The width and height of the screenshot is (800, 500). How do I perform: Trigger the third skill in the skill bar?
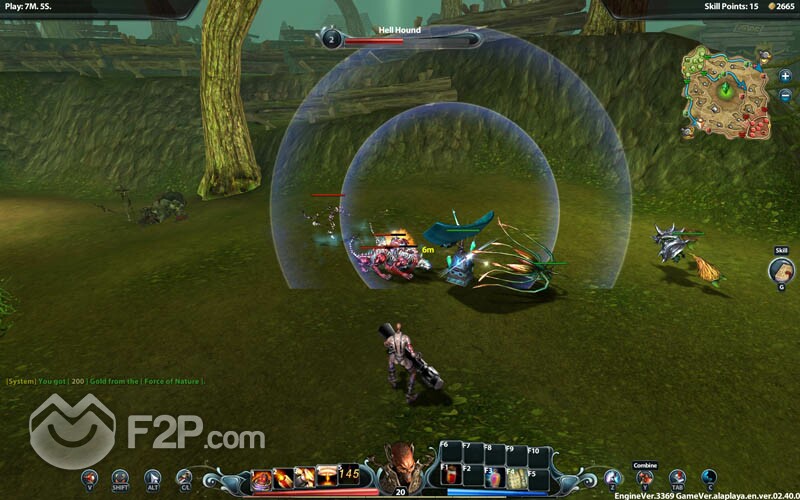[305, 478]
